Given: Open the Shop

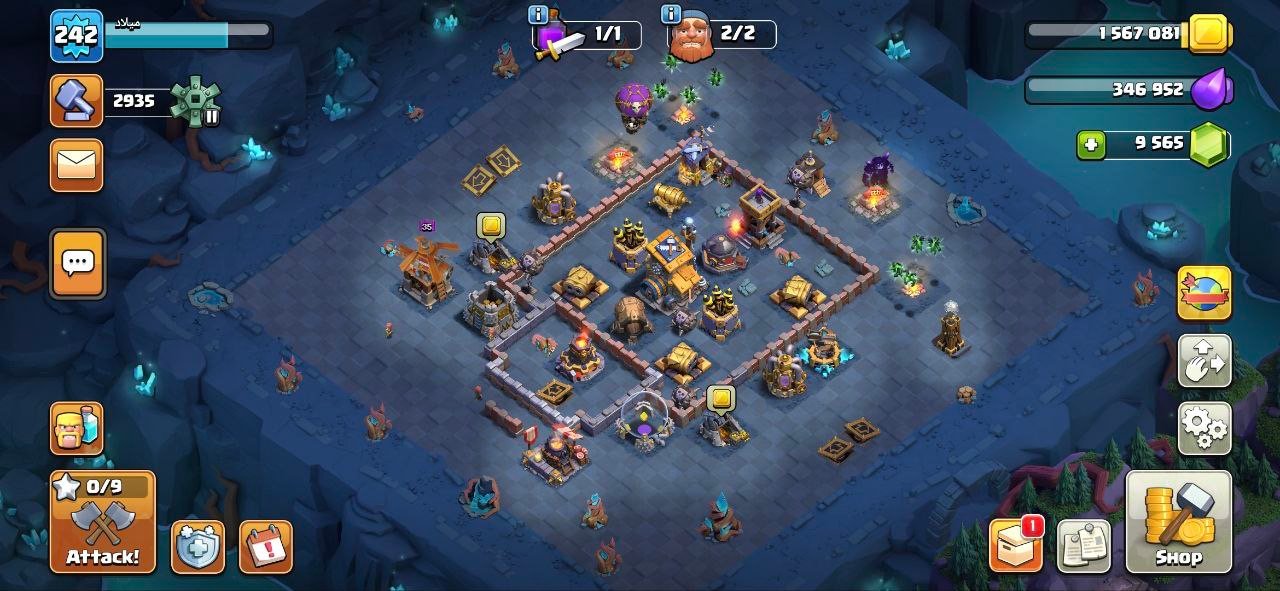Looking at the screenshot, I should (1178, 521).
